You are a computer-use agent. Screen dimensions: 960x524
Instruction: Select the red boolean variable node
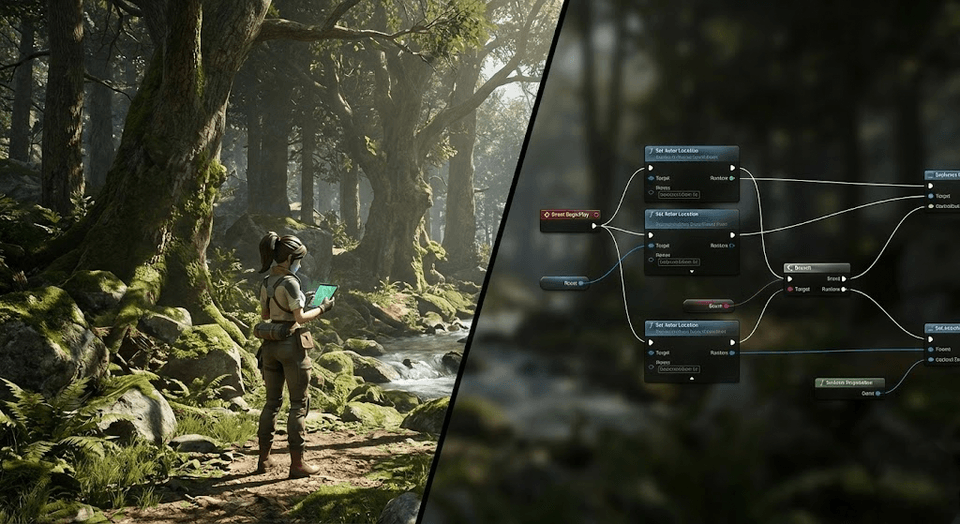coord(707,305)
